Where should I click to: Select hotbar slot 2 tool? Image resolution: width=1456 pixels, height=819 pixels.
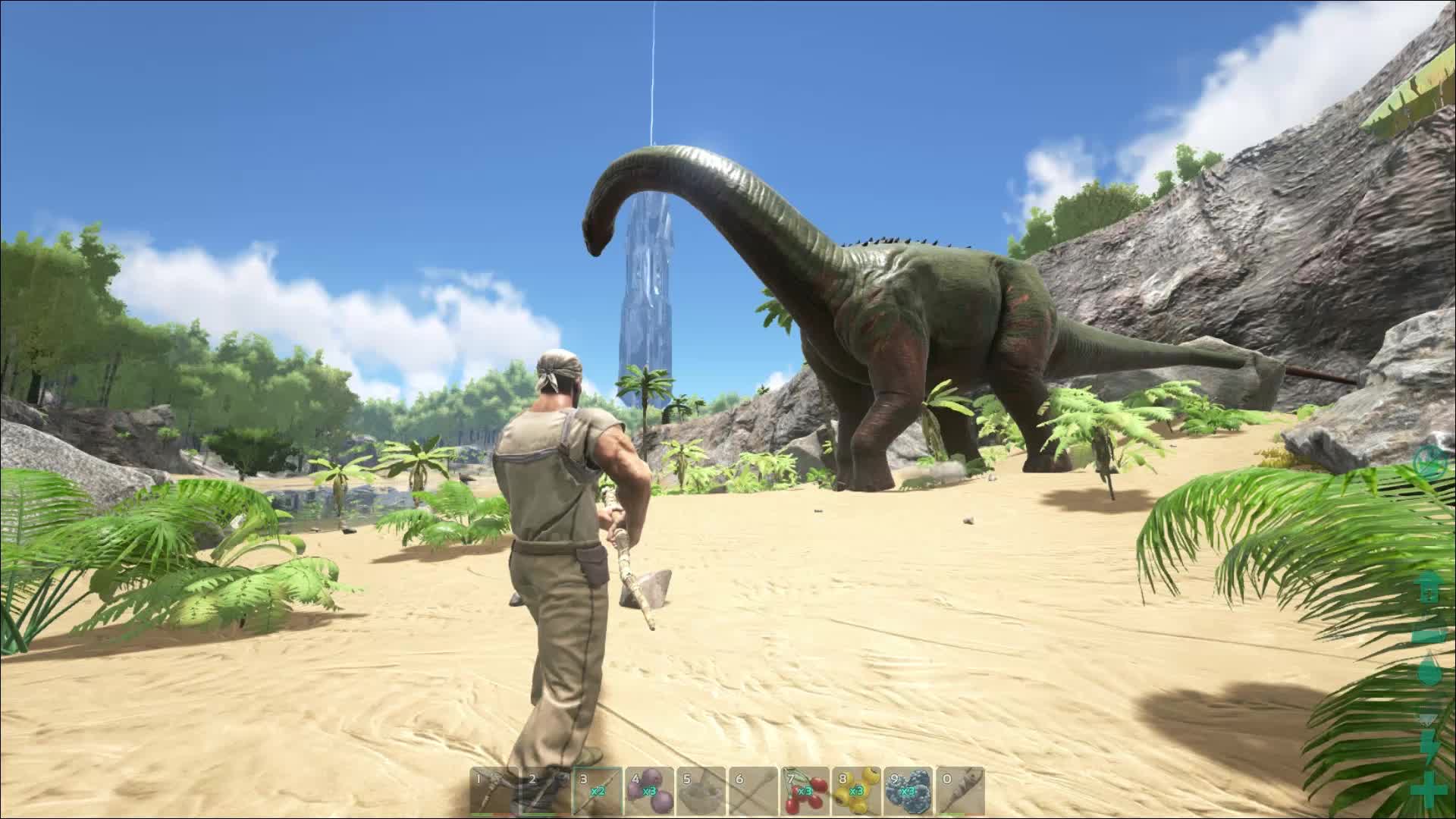(x=546, y=790)
